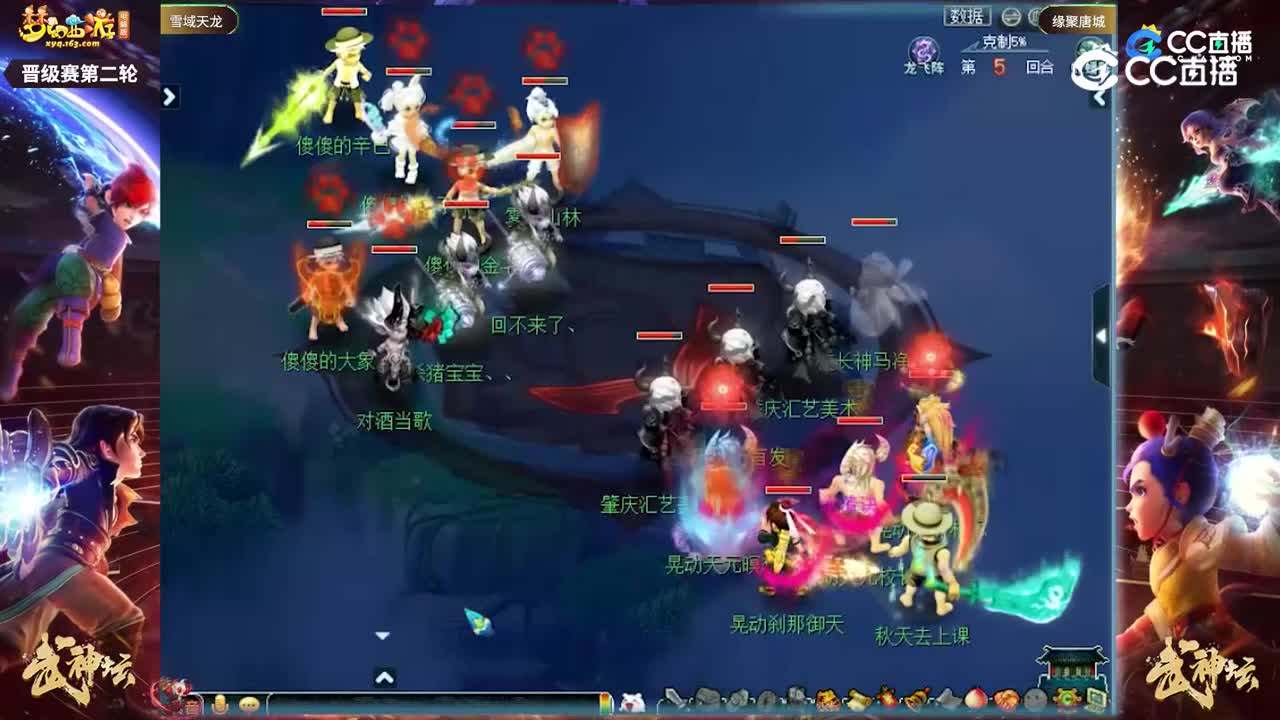The width and height of the screenshot is (1280, 720).
Task: Expand the left sidebar arrow
Action: [167, 98]
